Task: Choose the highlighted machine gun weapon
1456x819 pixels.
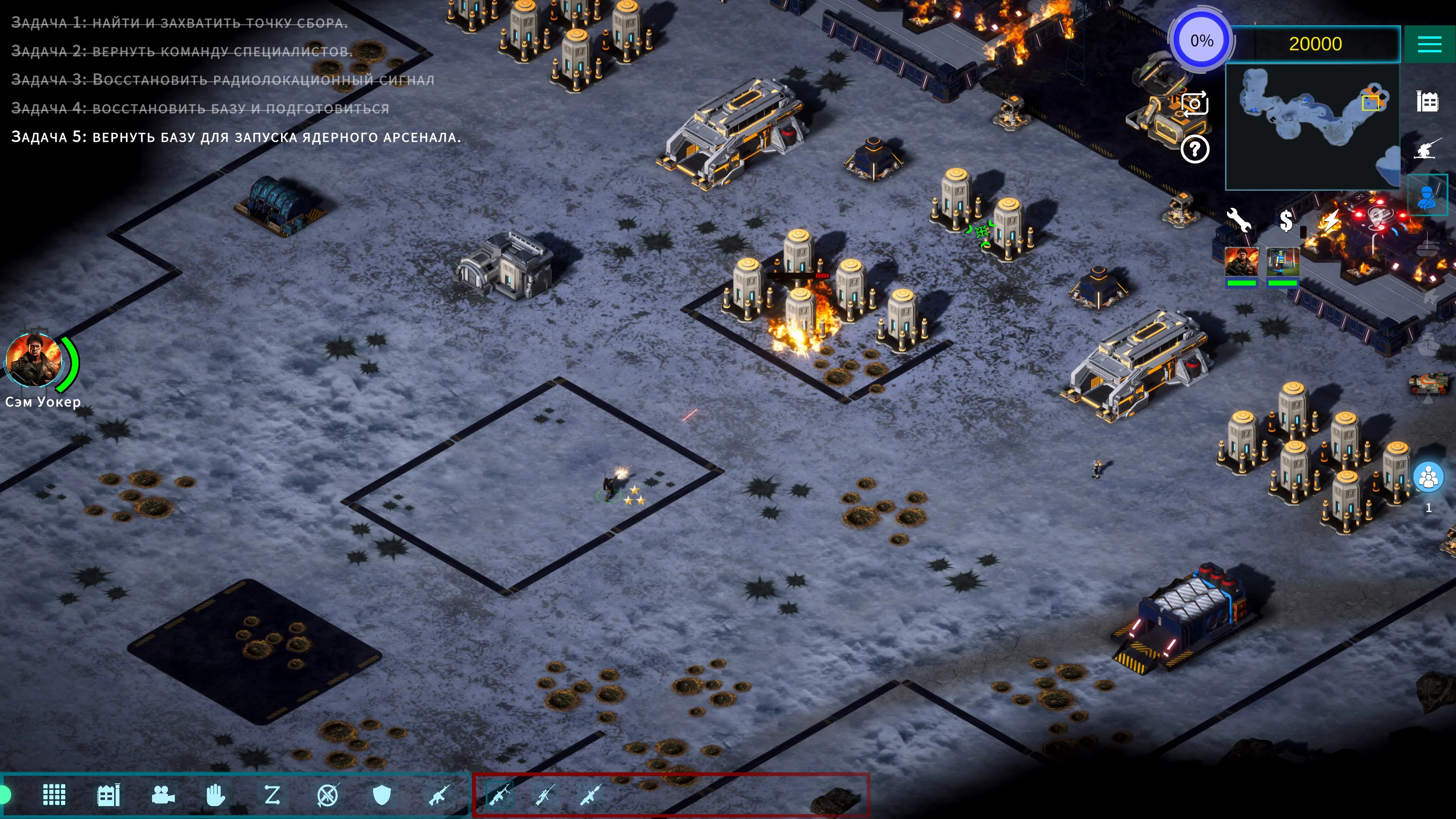Action: pos(499,795)
